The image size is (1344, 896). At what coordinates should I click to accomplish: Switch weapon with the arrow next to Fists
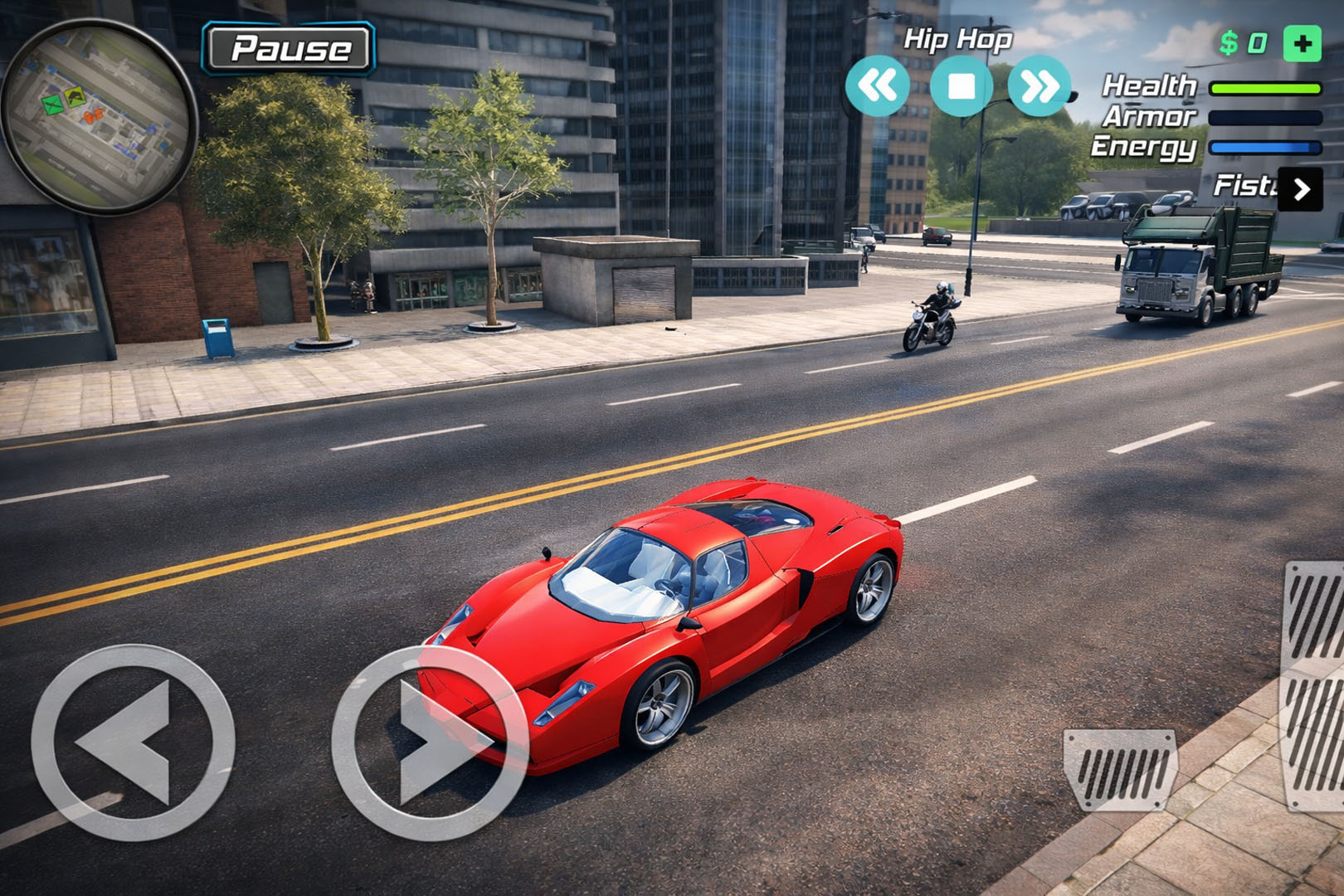point(1301,189)
